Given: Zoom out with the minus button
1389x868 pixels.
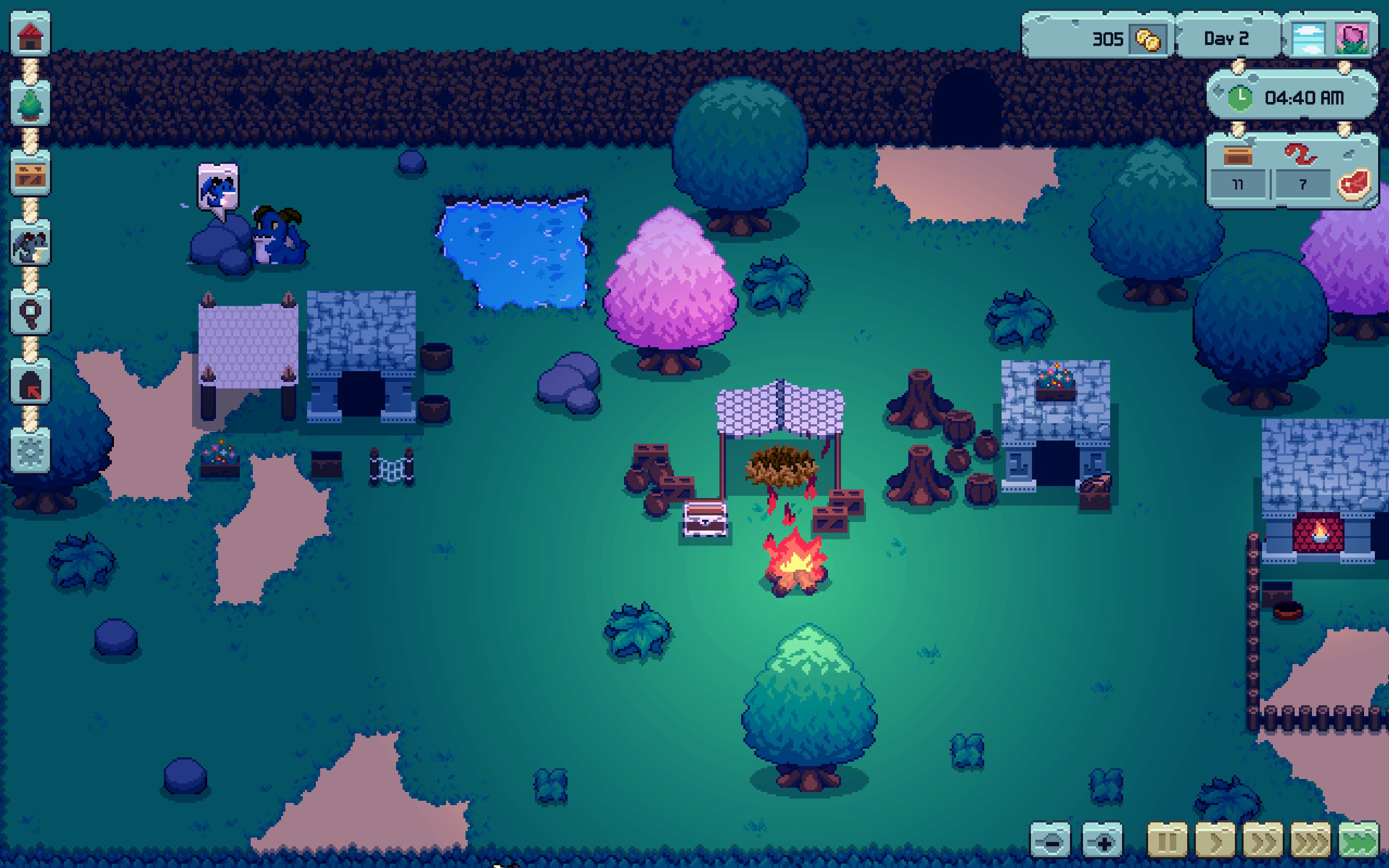Looking at the screenshot, I should tap(1051, 841).
